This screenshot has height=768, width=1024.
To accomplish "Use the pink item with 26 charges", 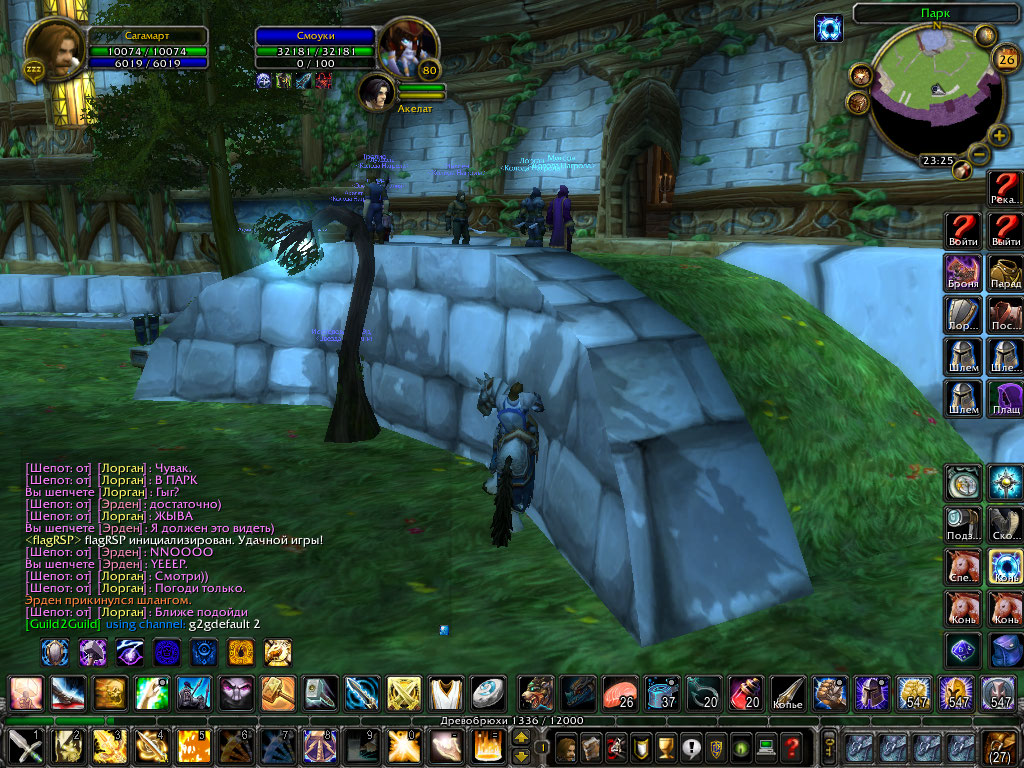I will coord(617,693).
